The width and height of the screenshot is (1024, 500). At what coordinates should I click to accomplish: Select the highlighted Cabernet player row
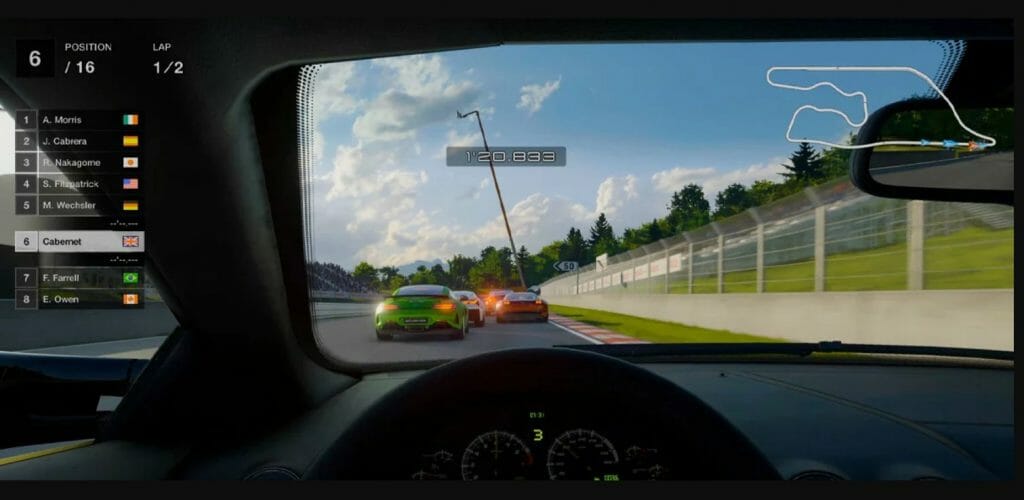pos(80,241)
